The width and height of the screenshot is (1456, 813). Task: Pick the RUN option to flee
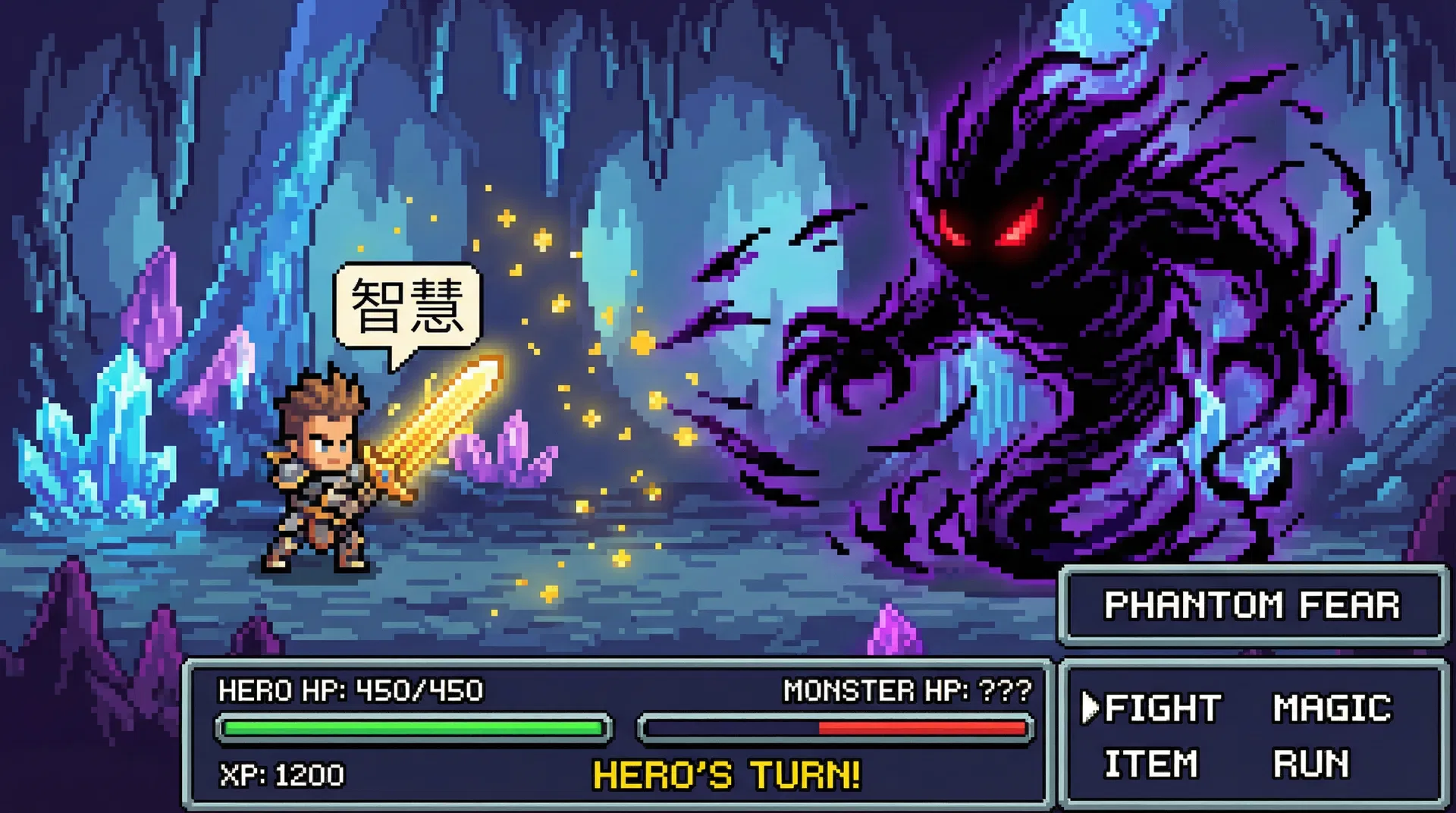[x=1311, y=763]
